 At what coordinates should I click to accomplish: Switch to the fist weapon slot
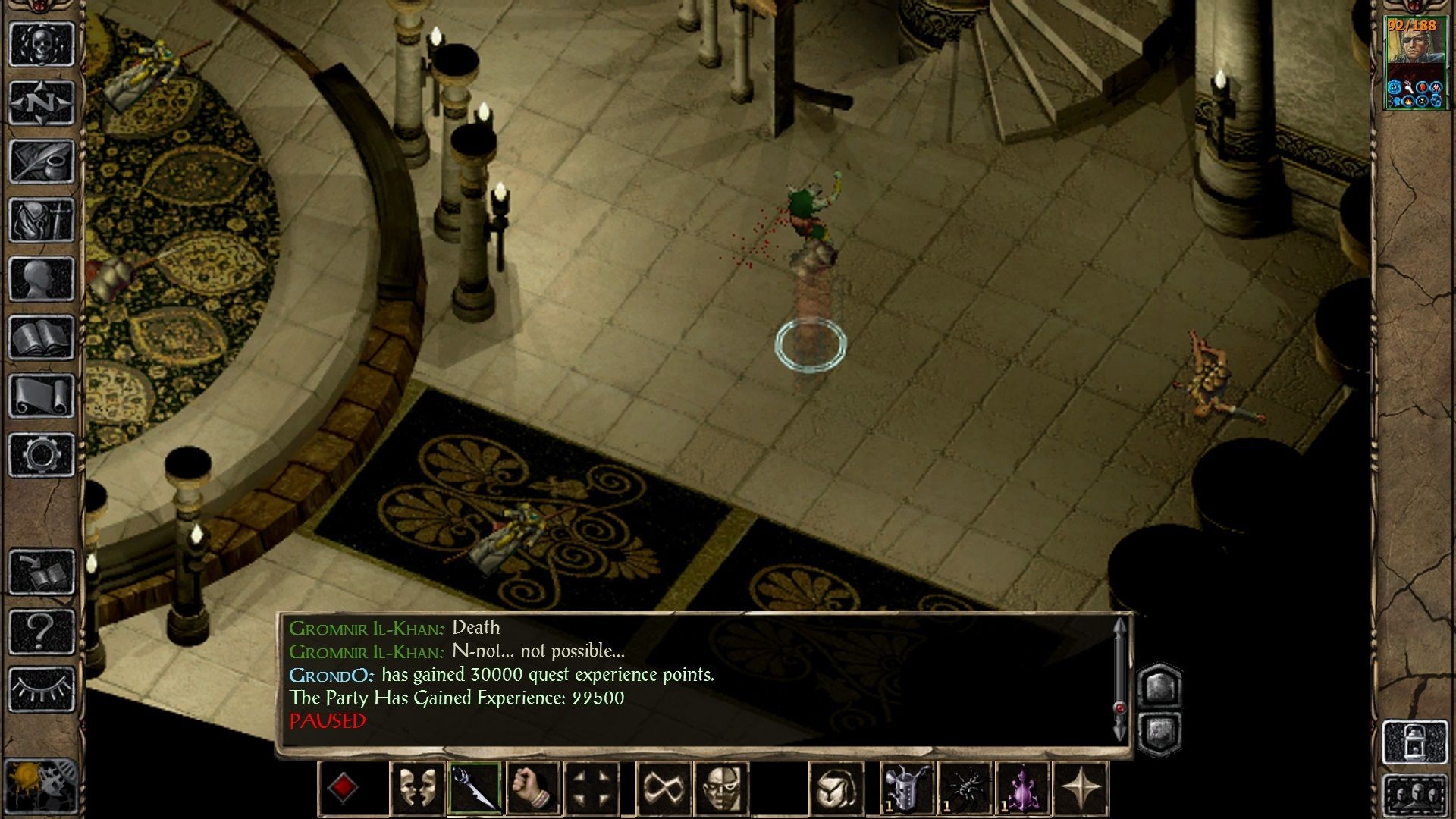coord(532,788)
